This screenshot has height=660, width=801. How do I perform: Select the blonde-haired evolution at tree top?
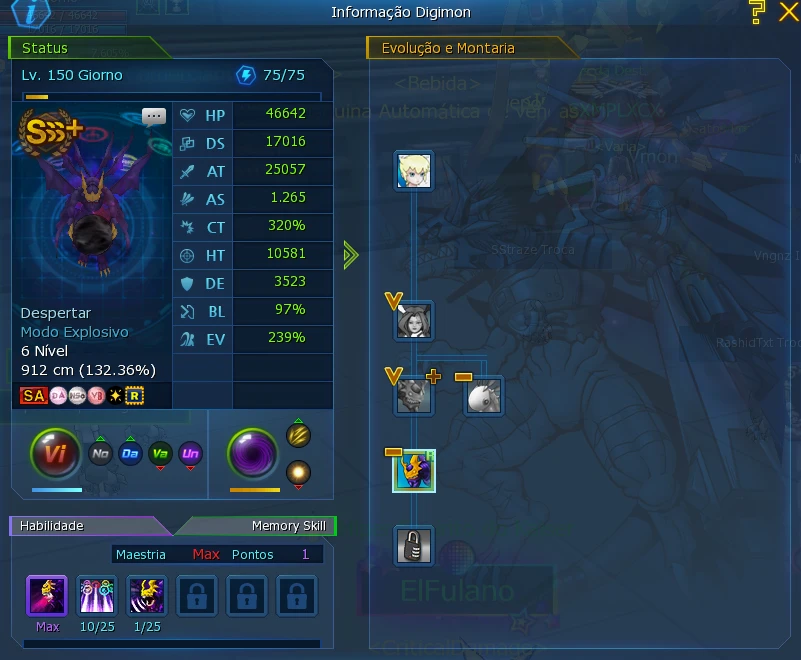pyautogui.click(x=413, y=171)
